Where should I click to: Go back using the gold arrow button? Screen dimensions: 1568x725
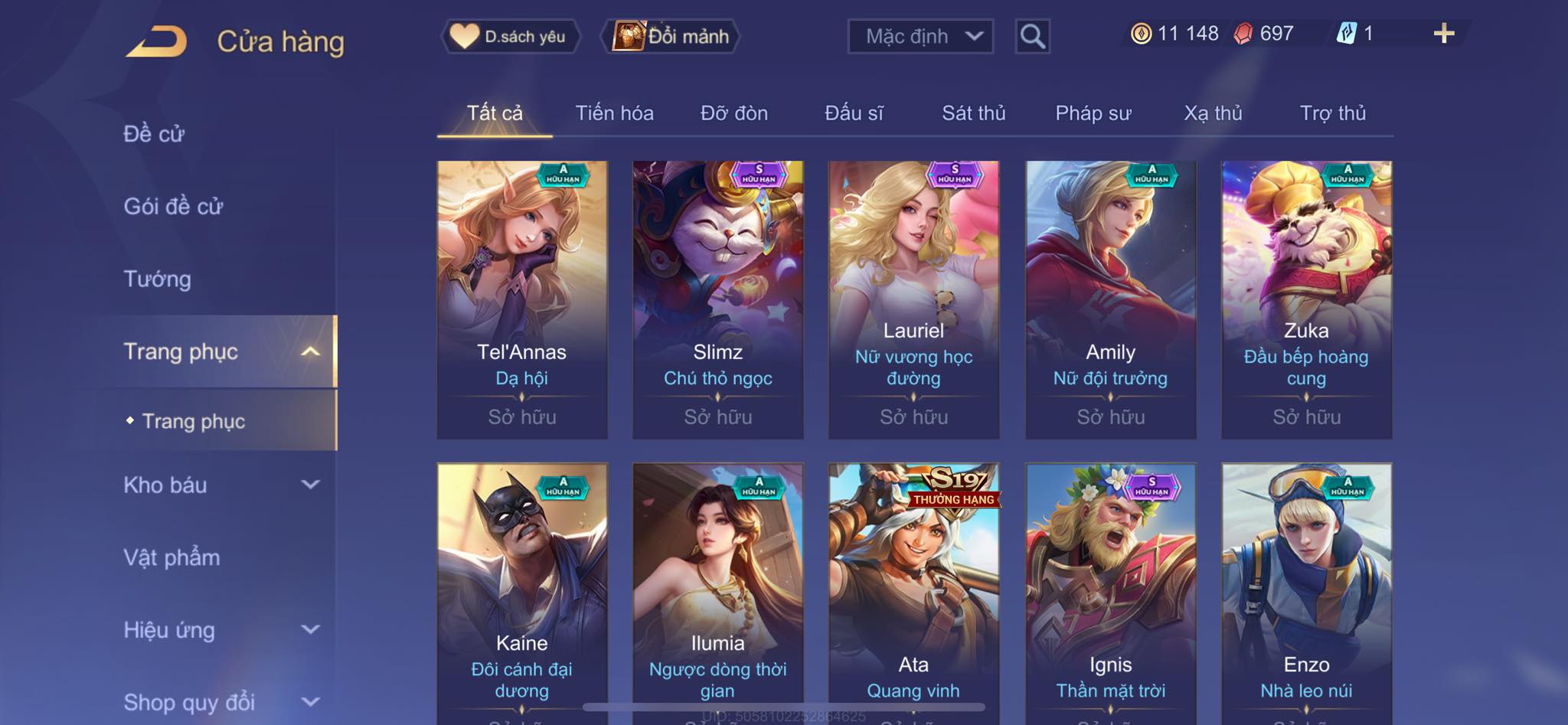coord(157,41)
